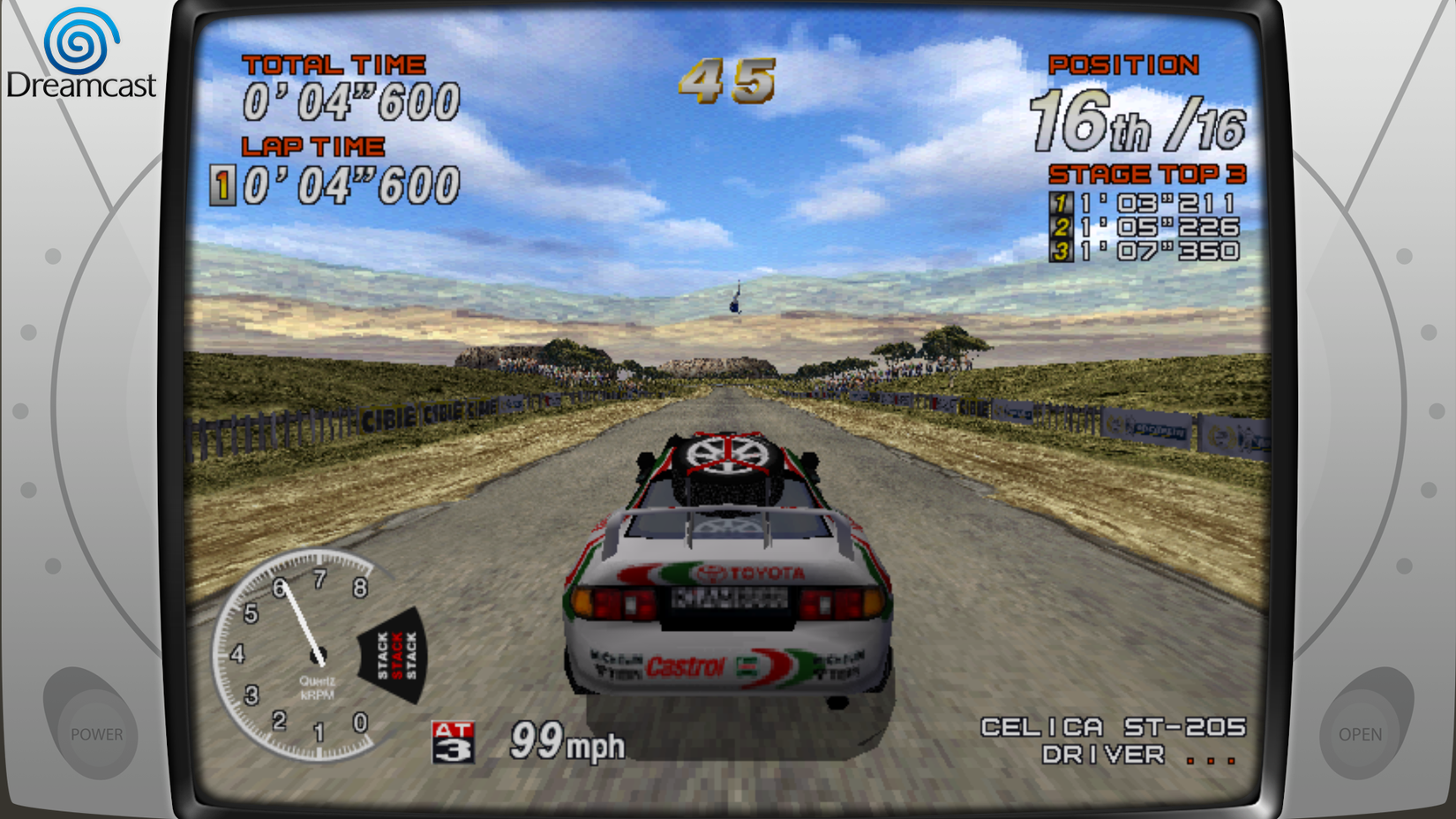This screenshot has width=1456, height=819.
Task: Expand the STAGE TOP 3 leaderboard
Action: [x=1147, y=173]
